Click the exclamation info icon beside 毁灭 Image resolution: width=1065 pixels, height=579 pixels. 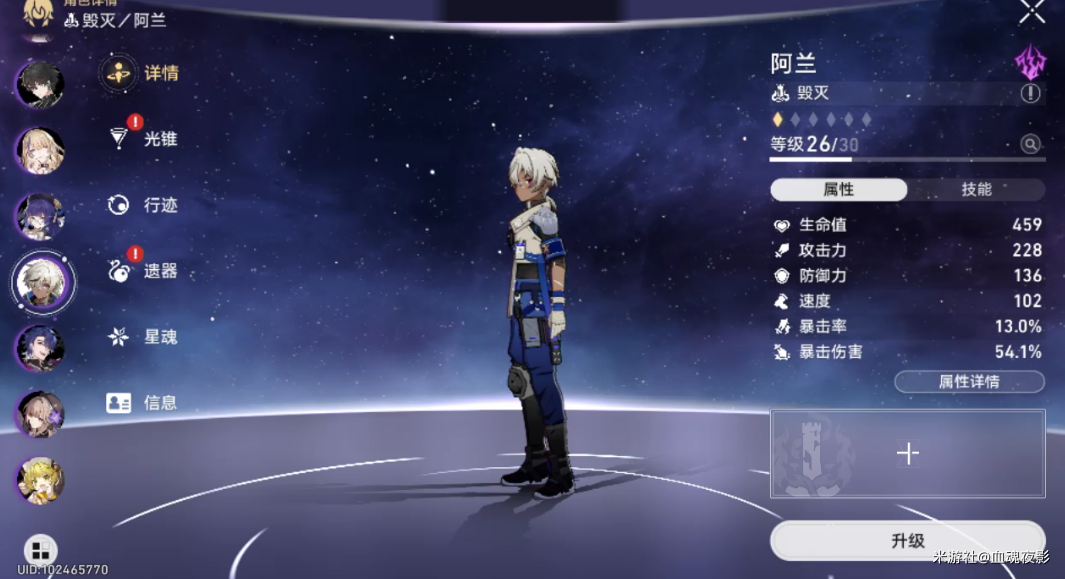(1030, 94)
